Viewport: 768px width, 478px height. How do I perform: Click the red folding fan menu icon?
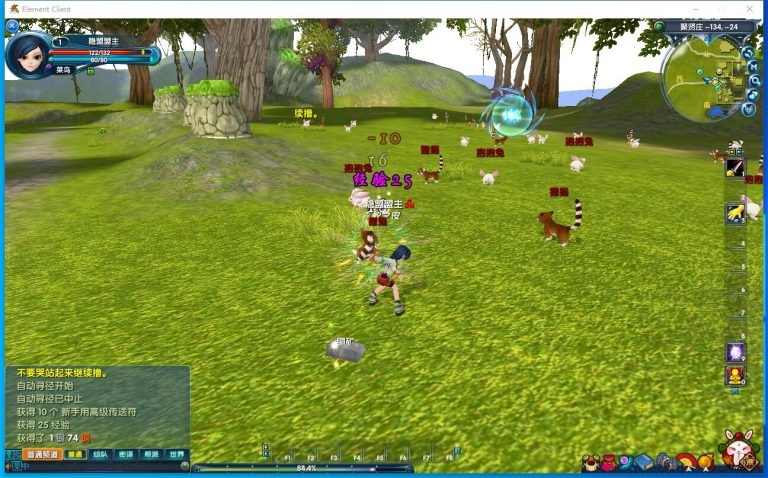coord(687,462)
